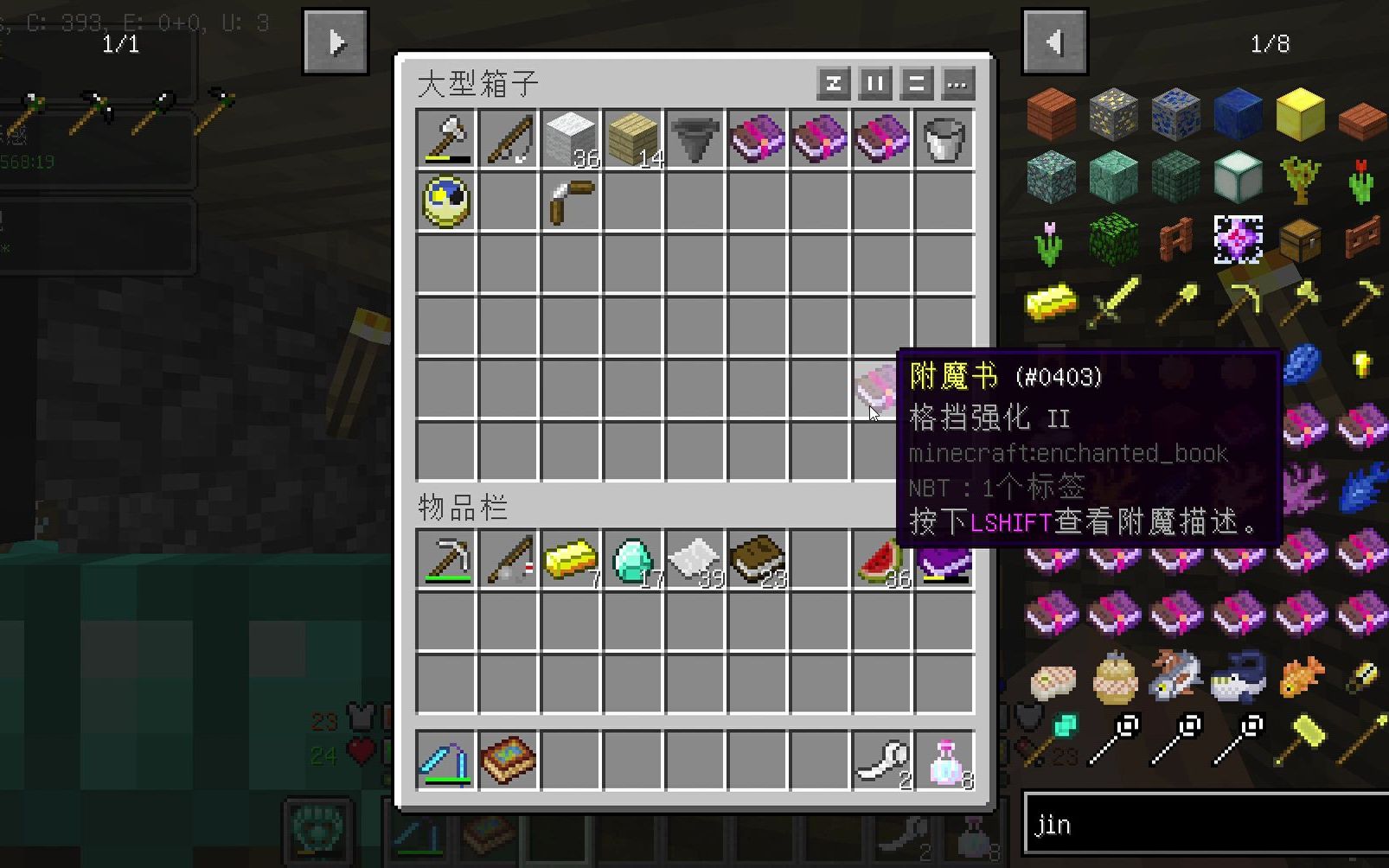This screenshot has width=1389, height=868.
Task: Toggle the vertical sort button
Action: 874,85
